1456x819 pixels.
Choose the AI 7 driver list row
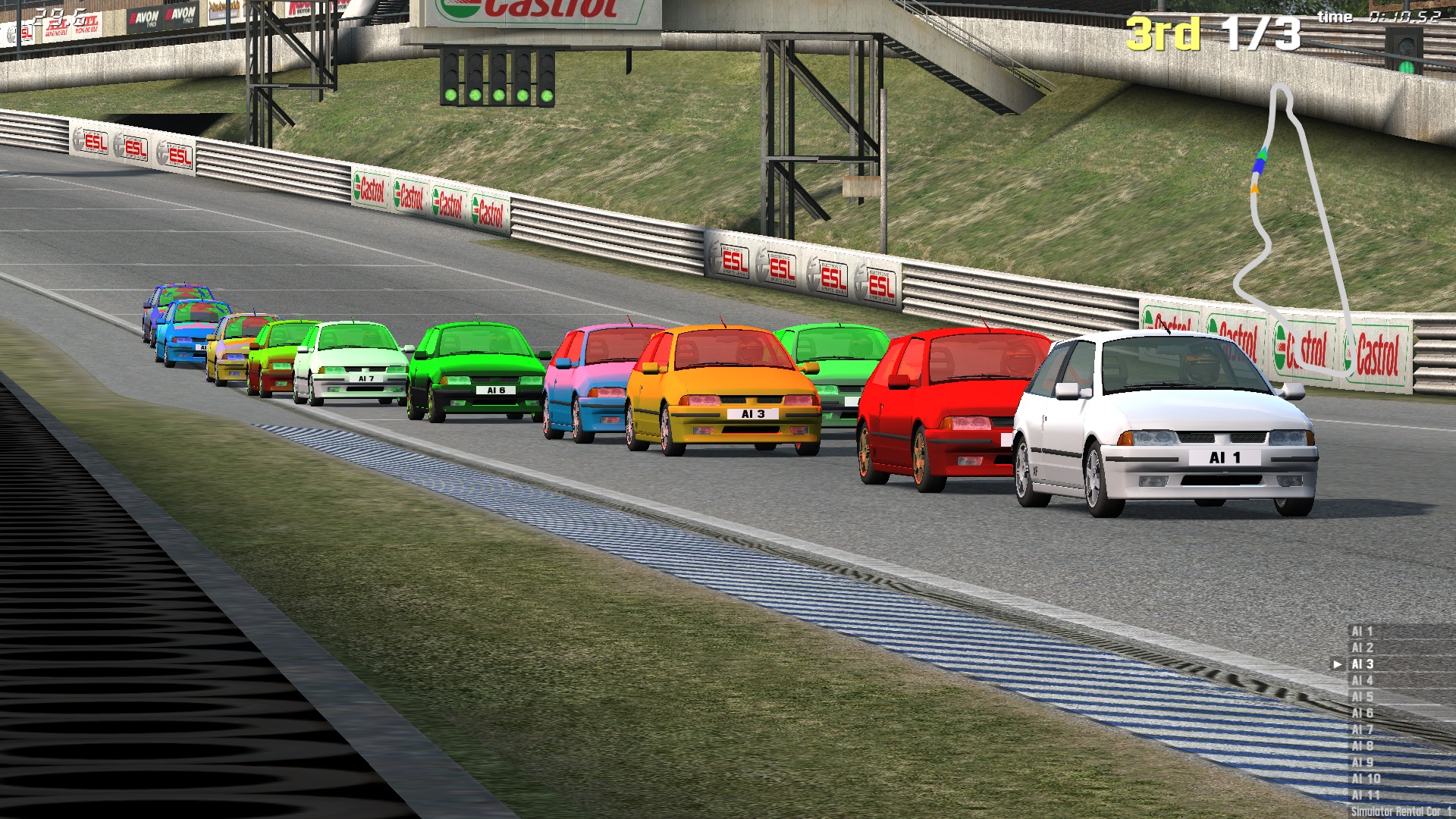[1363, 730]
